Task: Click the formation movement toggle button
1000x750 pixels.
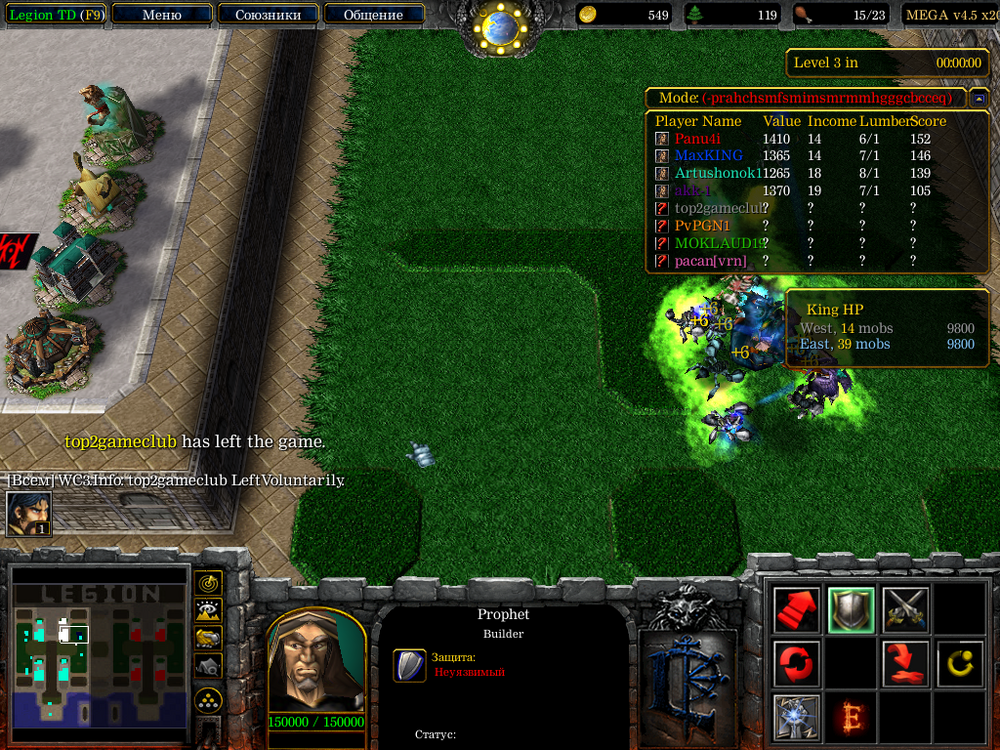Action: (x=208, y=698)
